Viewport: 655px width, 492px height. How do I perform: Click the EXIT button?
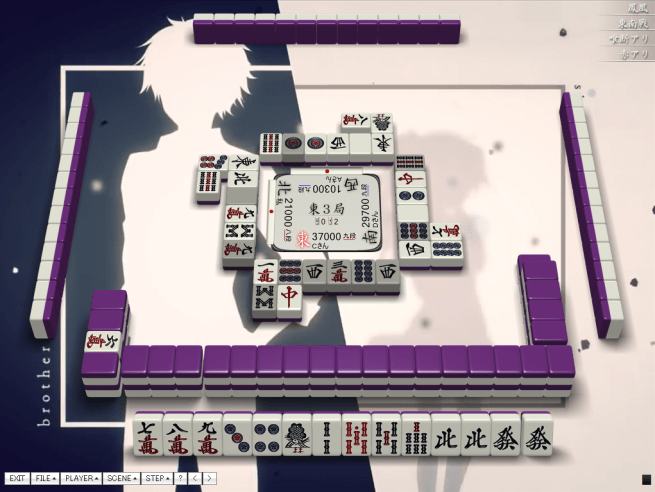[17, 479]
